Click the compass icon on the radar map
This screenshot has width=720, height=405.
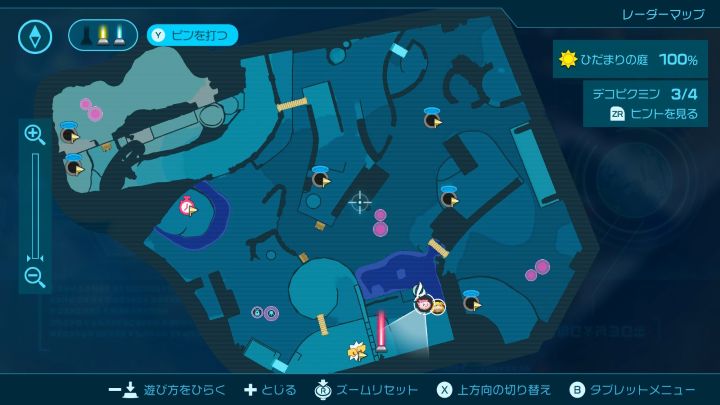35,37
